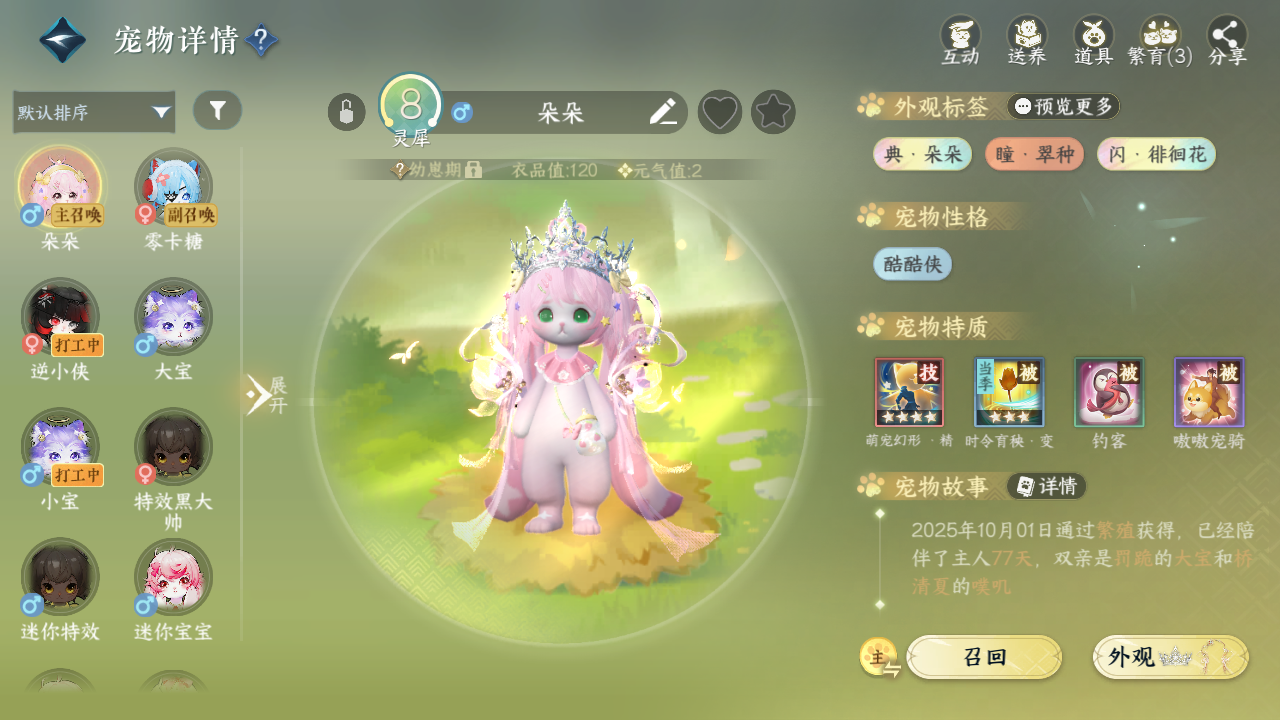Edit the pet name 朵朵 with pencil icon
Image resolution: width=1280 pixels, height=720 pixels.
(x=662, y=112)
